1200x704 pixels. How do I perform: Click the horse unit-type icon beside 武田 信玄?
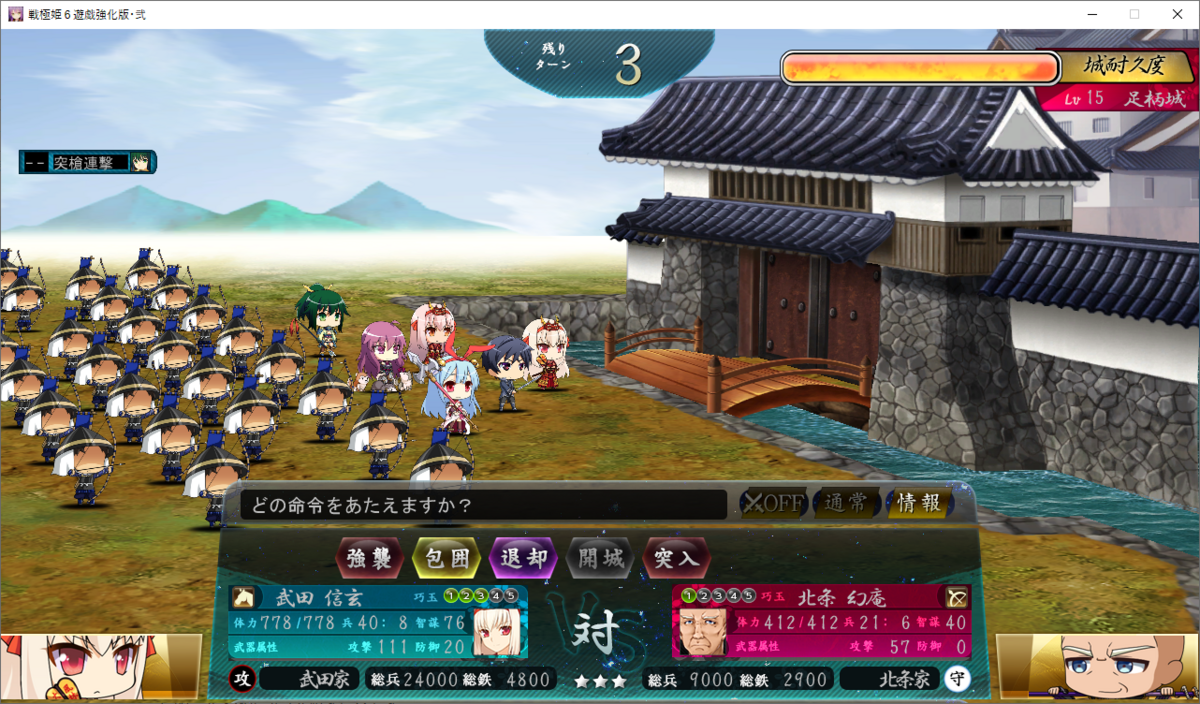(x=243, y=598)
